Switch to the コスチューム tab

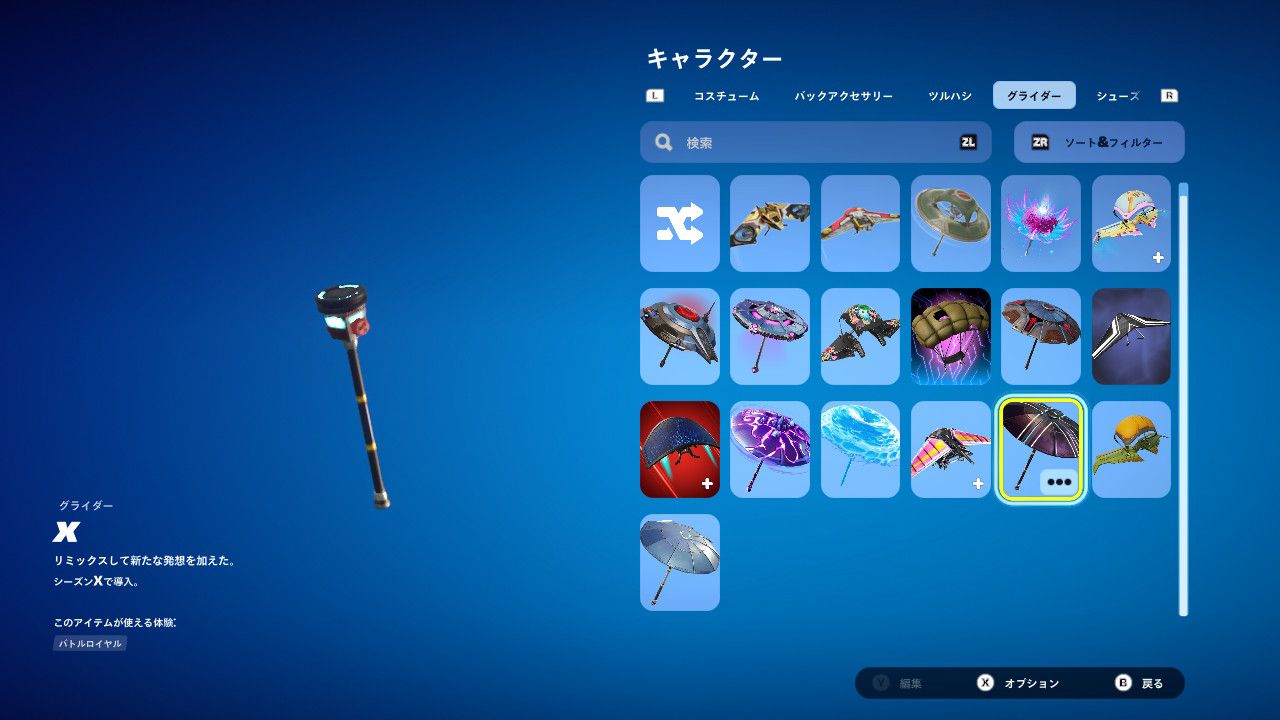click(726, 96)
